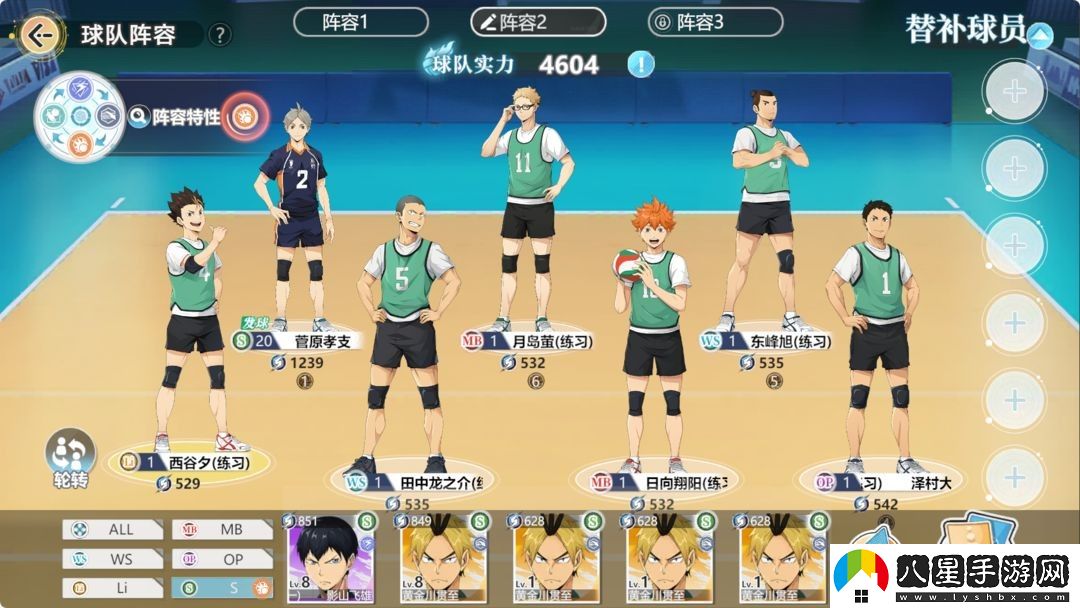Select the 影山飞雄 player card
The width and height of the screenshot is (1080, 608).
pyautogui.click(x=331, y=560)
